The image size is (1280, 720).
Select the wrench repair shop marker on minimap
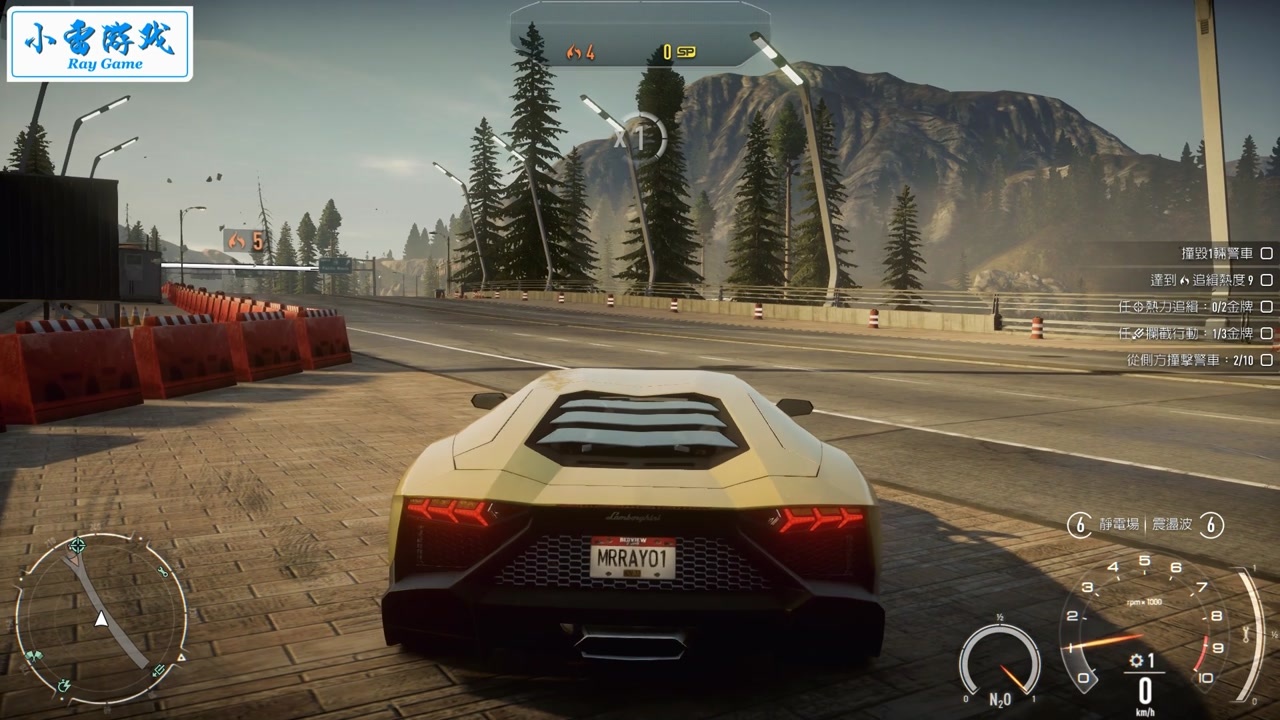click(163, 572)
